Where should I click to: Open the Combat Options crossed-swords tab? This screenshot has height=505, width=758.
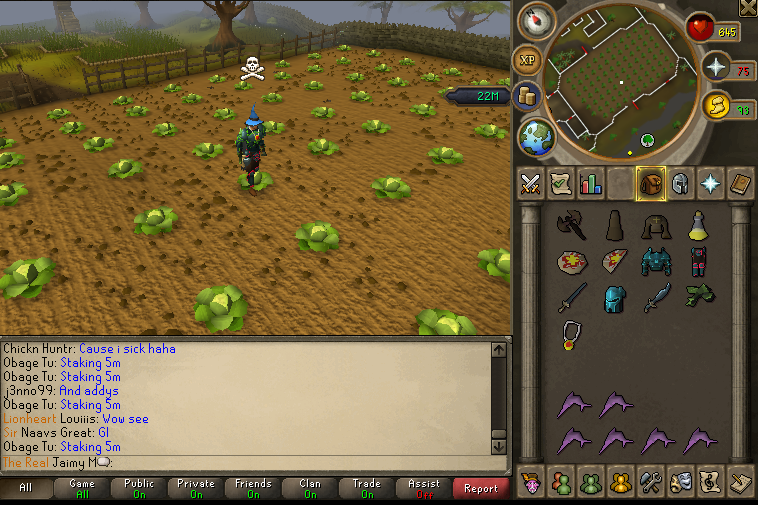[x=531, y=183]
